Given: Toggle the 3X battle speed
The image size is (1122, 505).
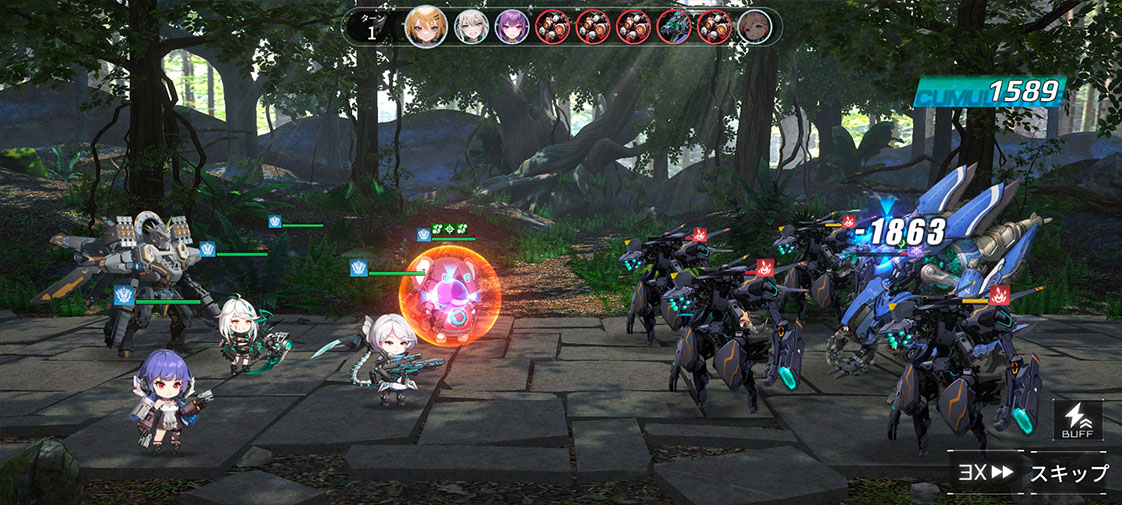Looking at the screenshot, I should coord(983,473).
